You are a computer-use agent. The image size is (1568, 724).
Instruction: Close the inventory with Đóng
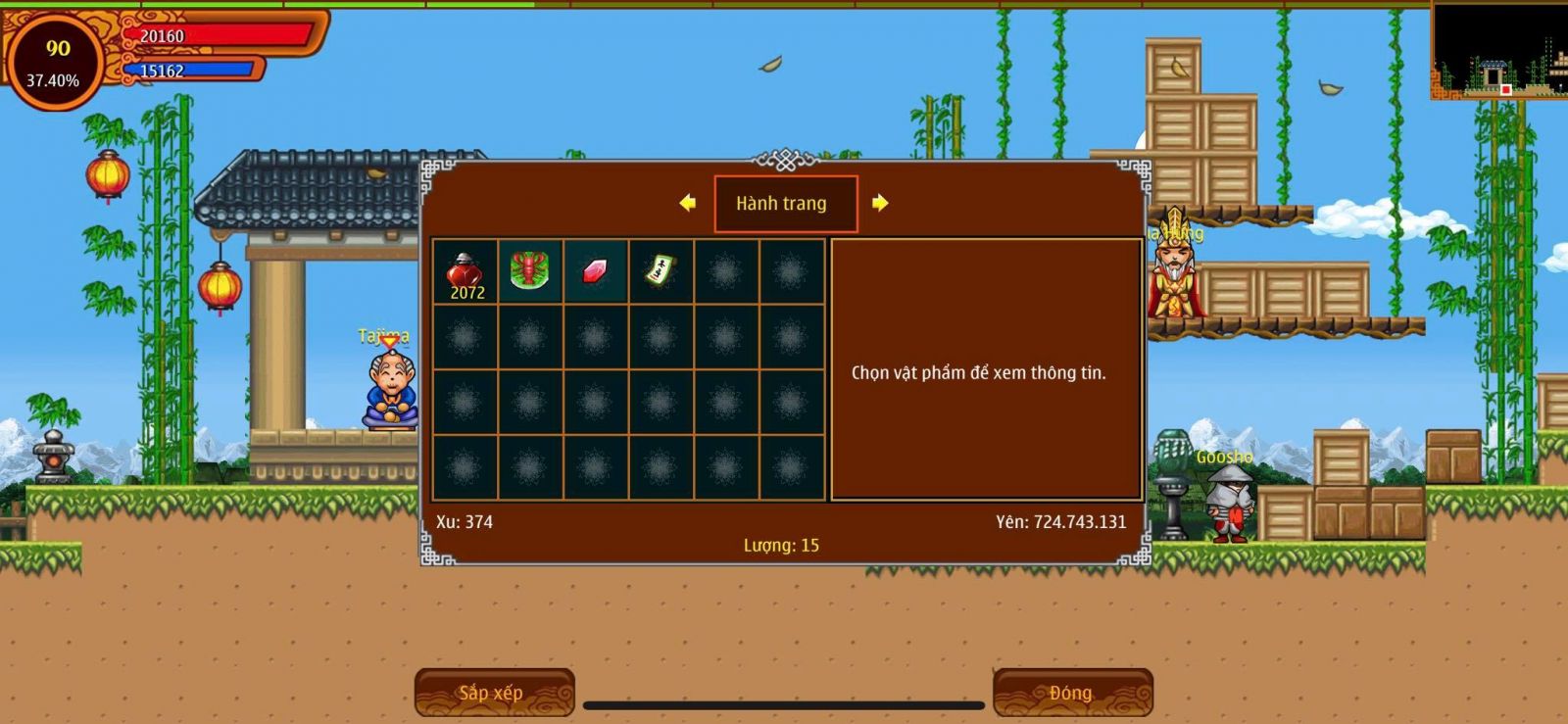tap(1071, 693)
